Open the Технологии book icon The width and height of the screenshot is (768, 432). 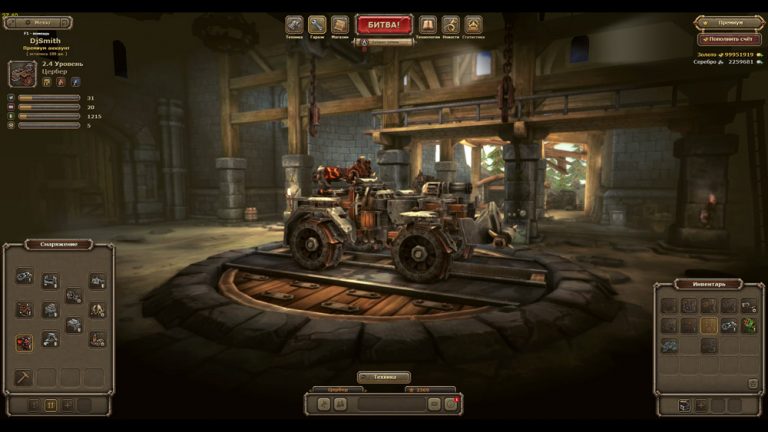[427, 25]
